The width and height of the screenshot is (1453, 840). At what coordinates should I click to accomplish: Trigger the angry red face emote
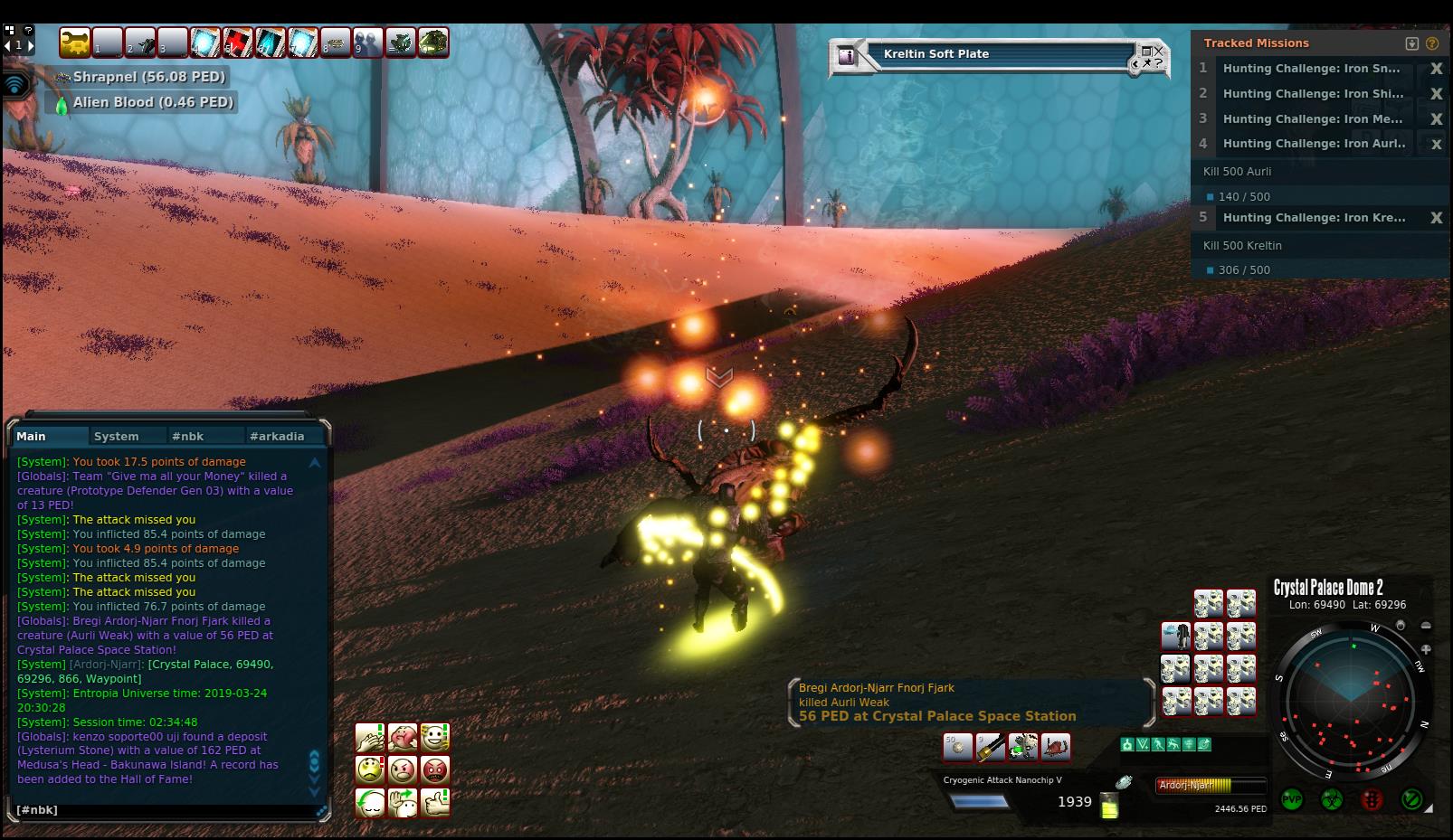[x=435, y=769]
